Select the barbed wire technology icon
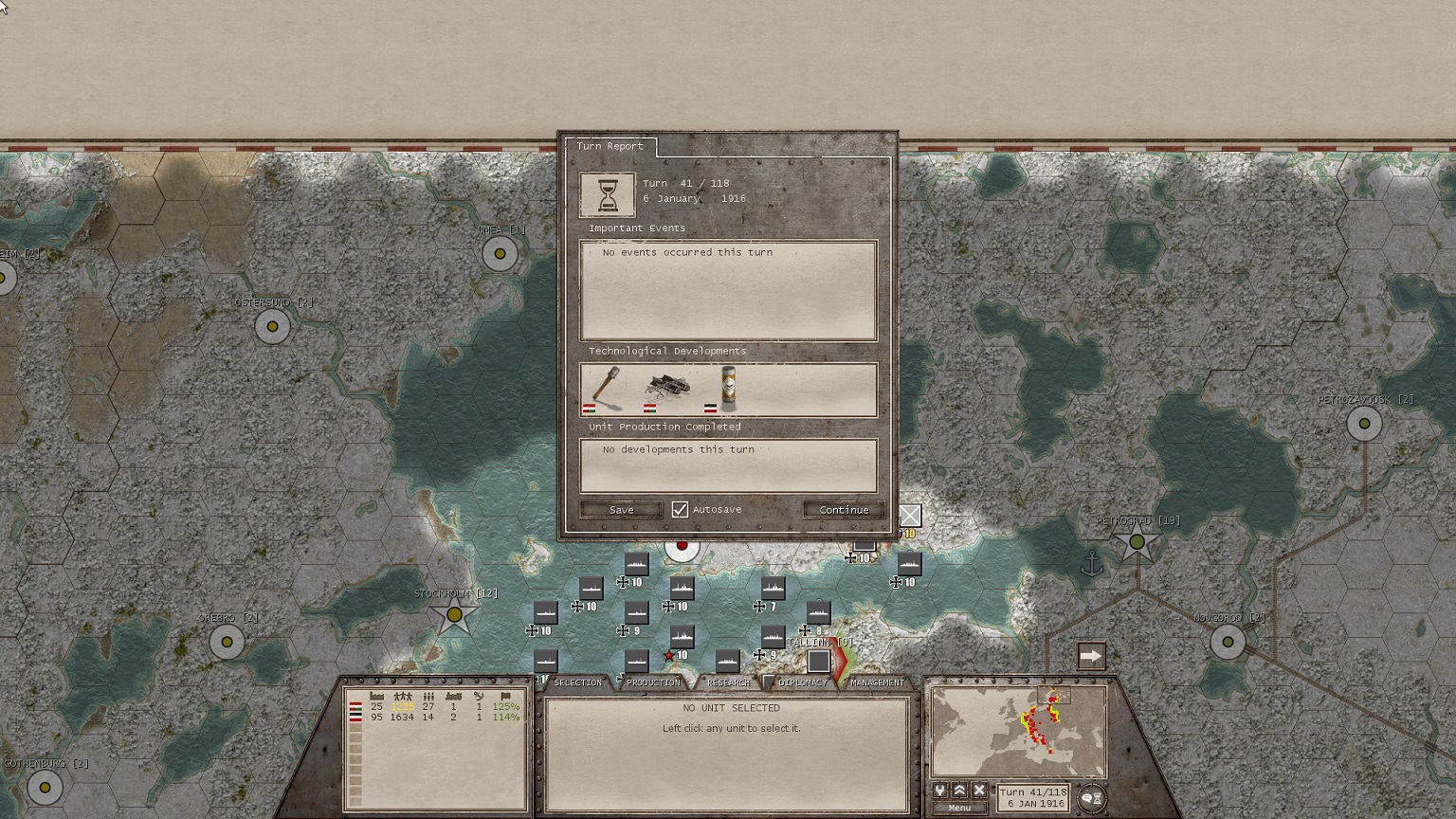Image resolution: width=1456 pixels, height=819 pixels. pyautogui.click(x=666, y=388)
